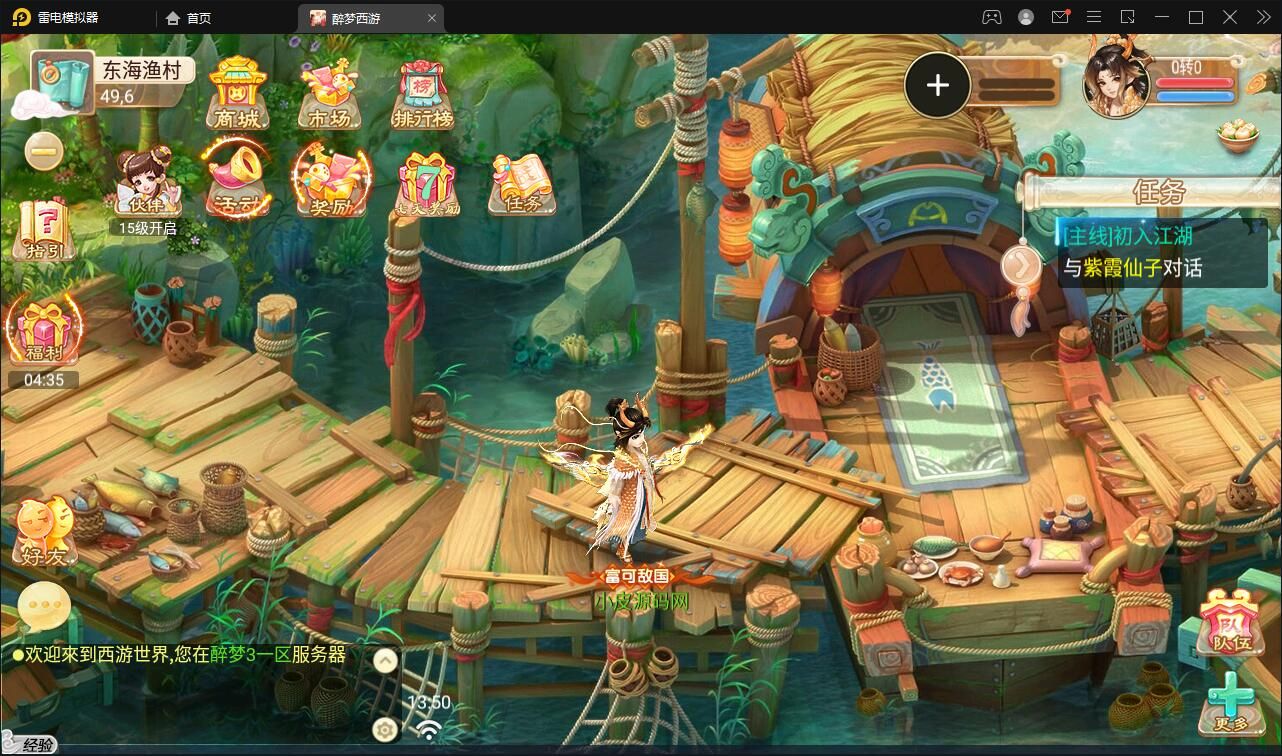Open the chat speech bubble button
Screen dimensions: 1282x756
coord(44,605)
